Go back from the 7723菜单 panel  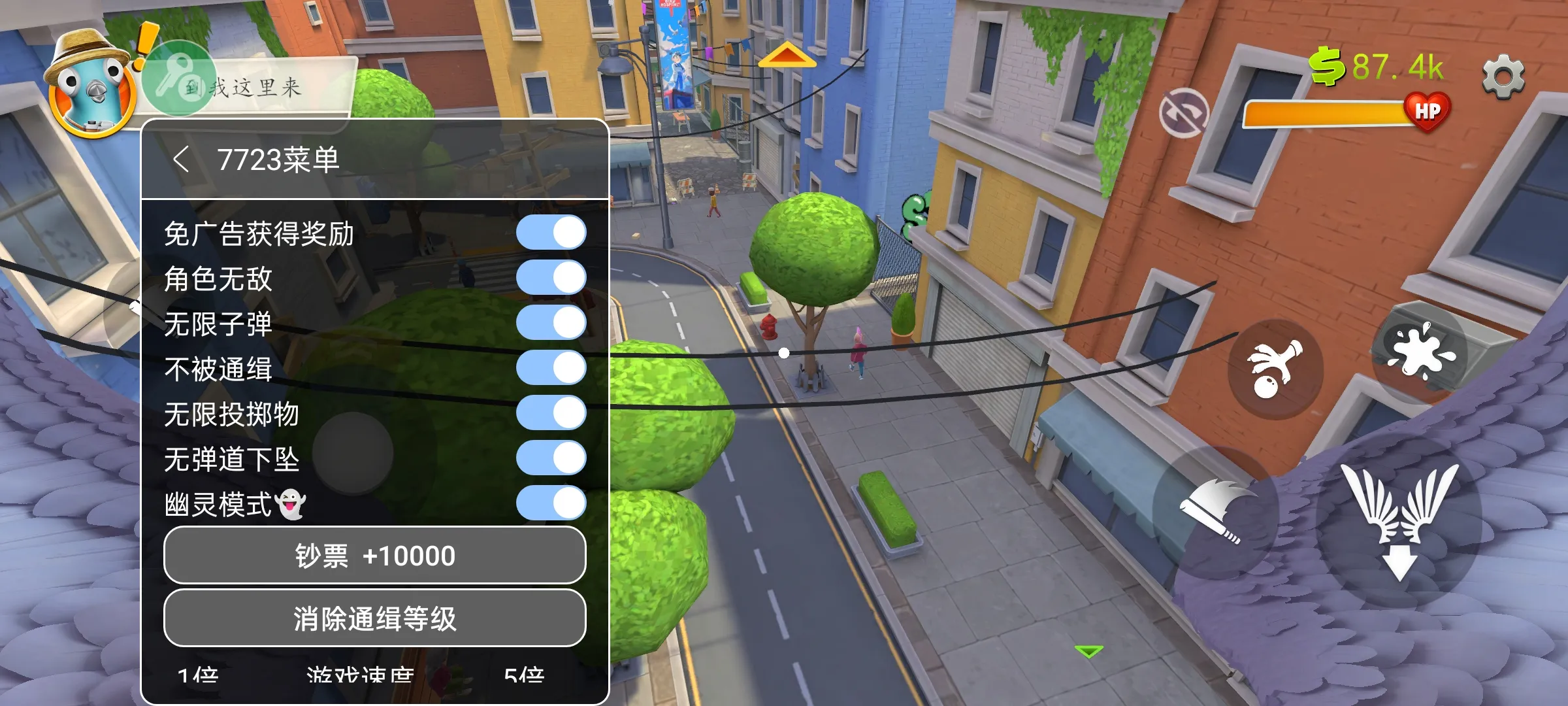tap(182, 159)
